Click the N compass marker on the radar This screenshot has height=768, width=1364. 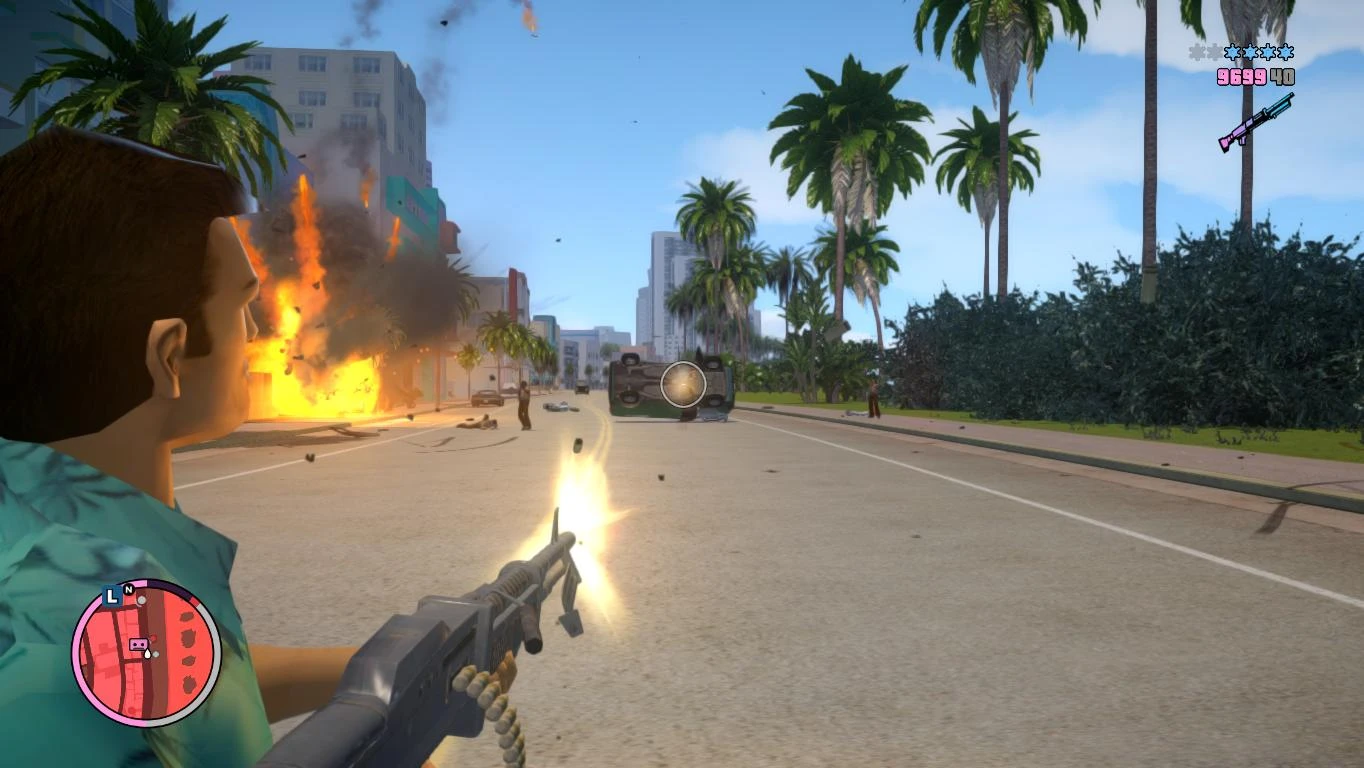128,590
